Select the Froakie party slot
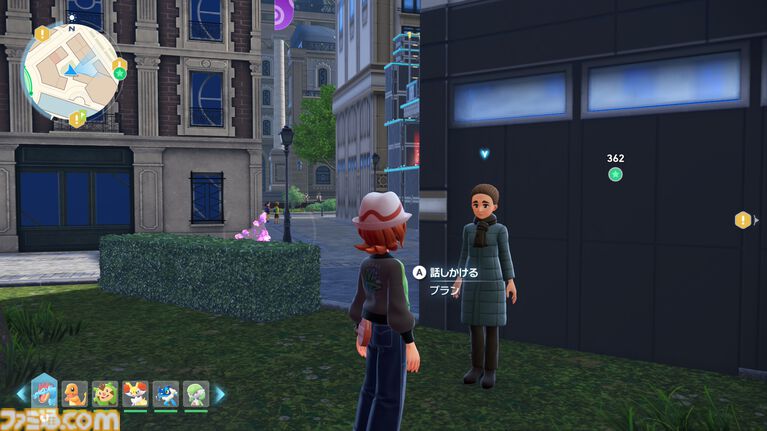 click(x=166, y=394)
